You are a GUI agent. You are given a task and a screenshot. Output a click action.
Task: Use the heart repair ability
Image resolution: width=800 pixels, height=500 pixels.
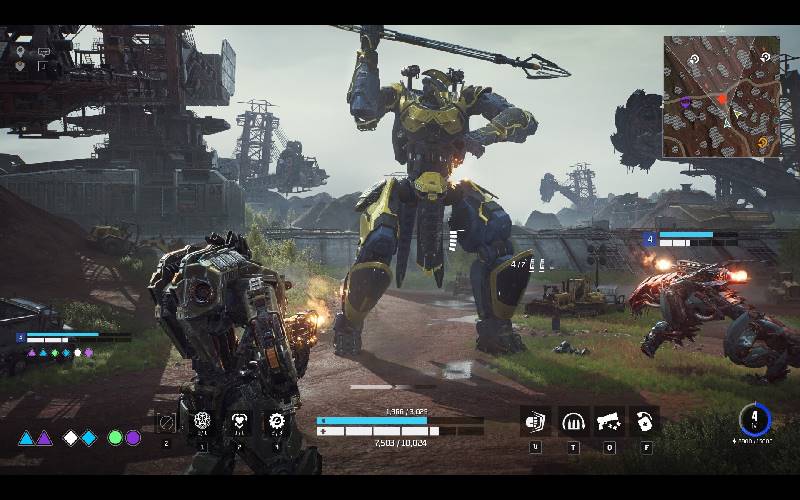(239, 422)
